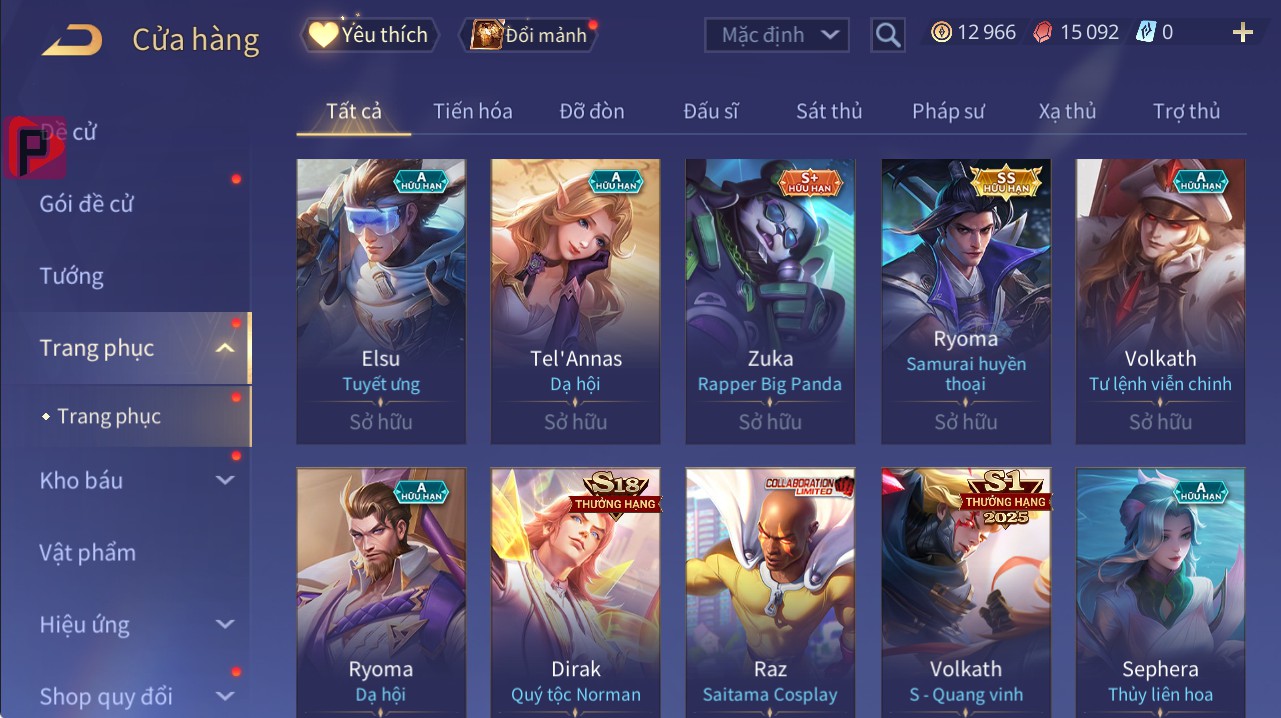Open the Đổi mảnh exchange
Image resolution: width=1281 pixels, height=718 pixels.
pos(530,36)
